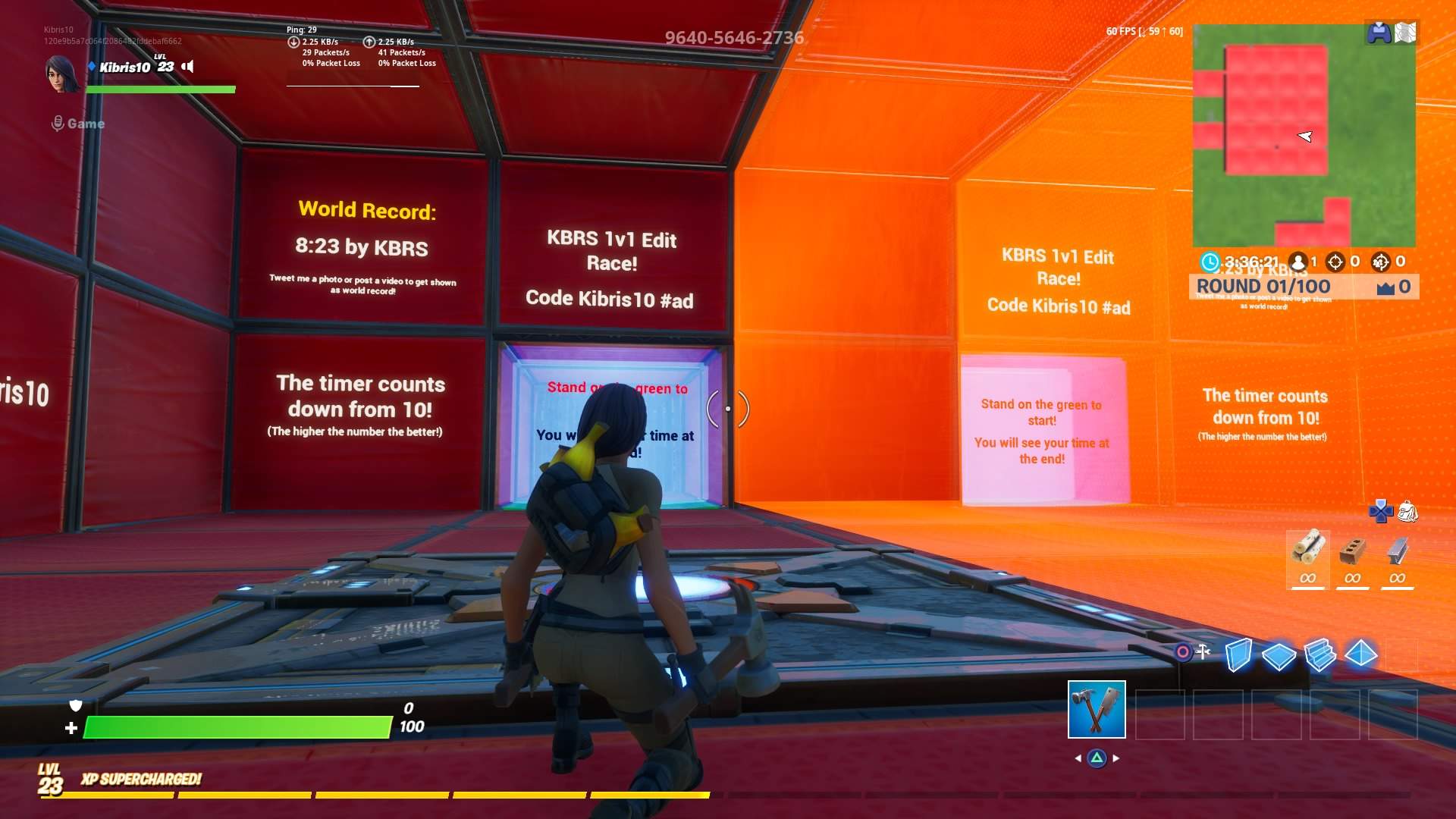Toggle the microphone next to Game channel
Viewport: 1456px width, 819px height.
coord(57,123)
